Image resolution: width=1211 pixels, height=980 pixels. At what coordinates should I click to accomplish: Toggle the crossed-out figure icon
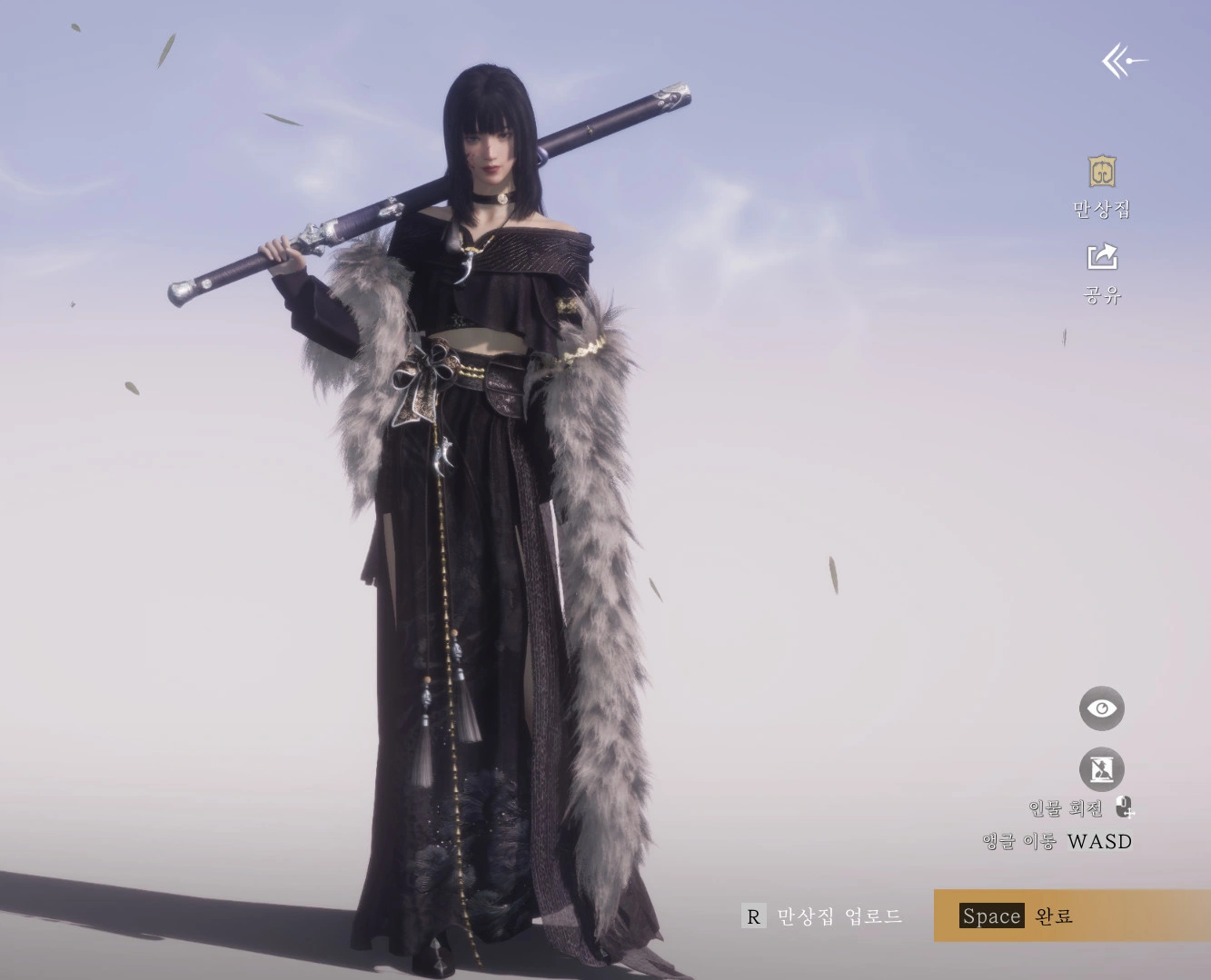(x=1102, y=770)
